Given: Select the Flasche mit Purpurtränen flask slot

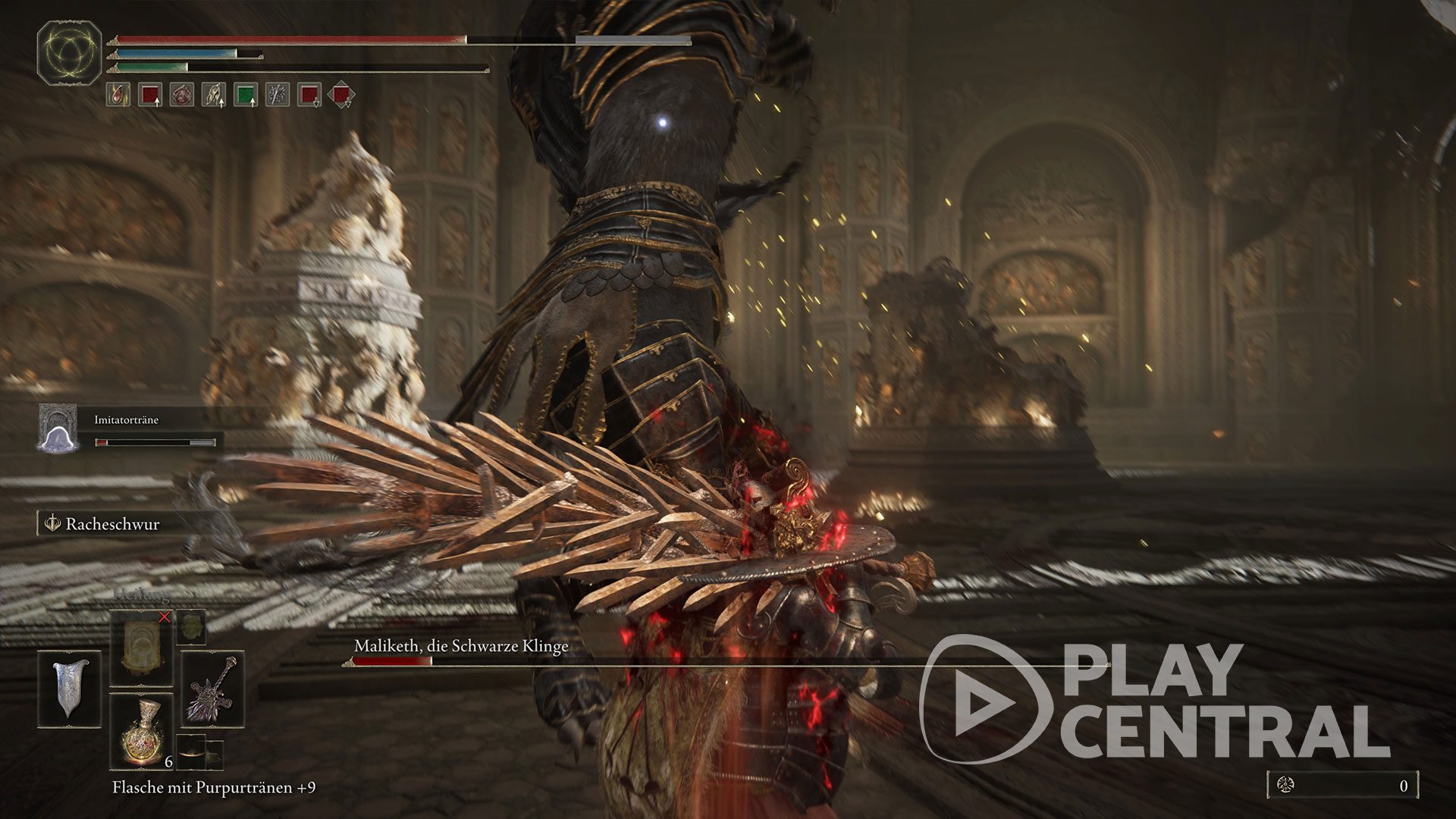Looking at the screenshot, I should click(x=142, y=731).
